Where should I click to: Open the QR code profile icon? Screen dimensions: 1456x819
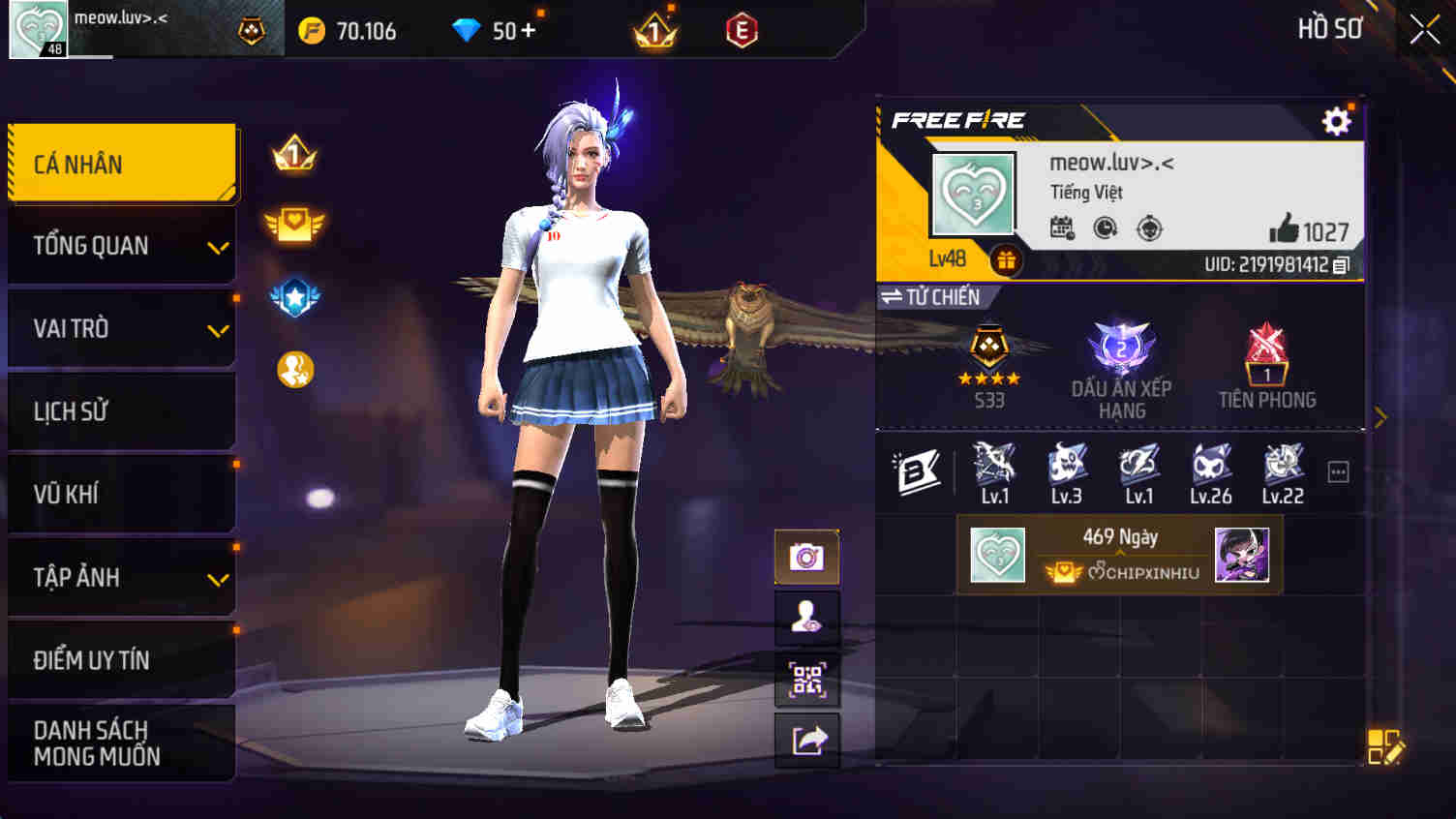click(x=807, y=682)
